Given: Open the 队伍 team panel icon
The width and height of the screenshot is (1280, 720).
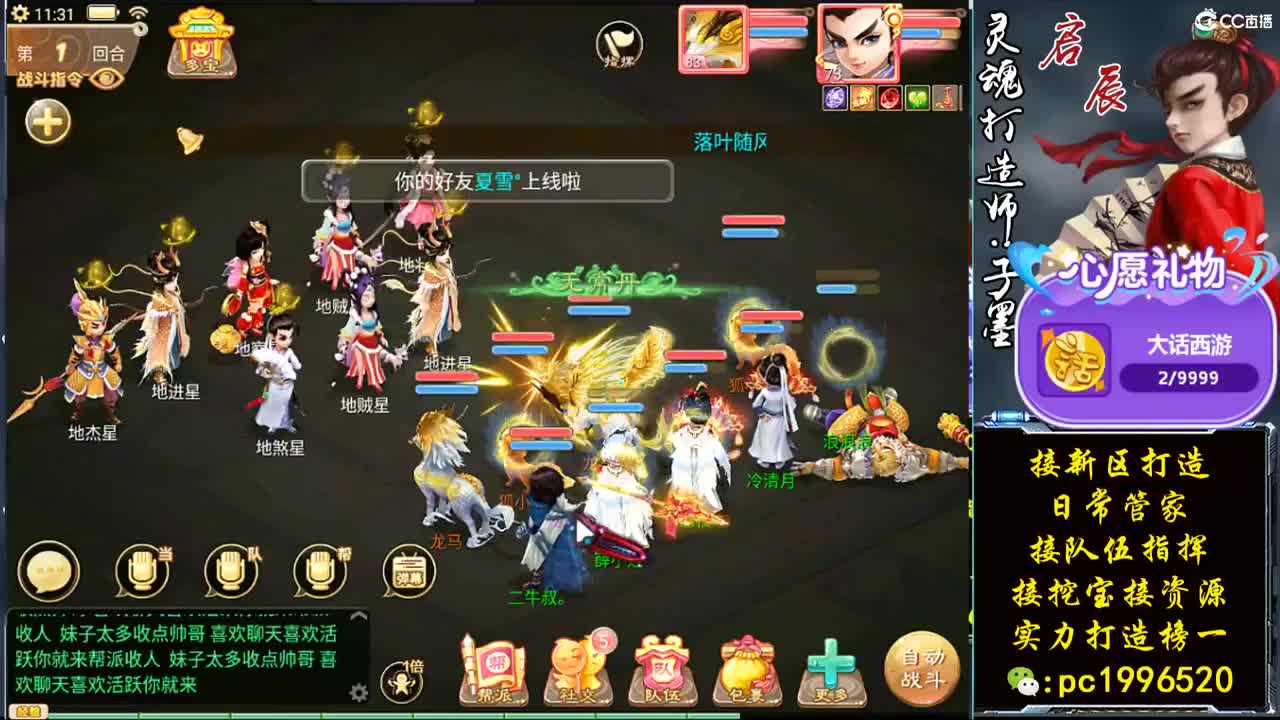Looking at the screenshot, I should click(662, 662).
